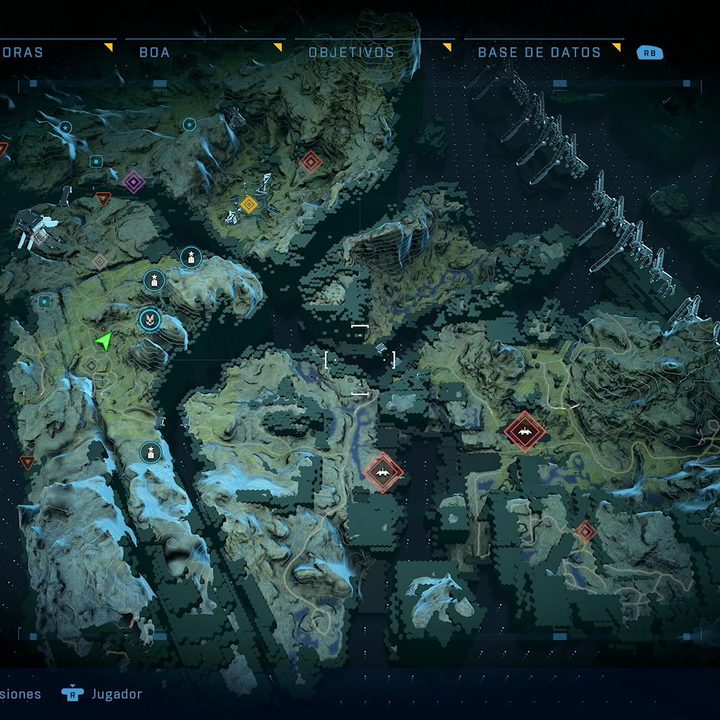Switch to the BOA tab
The width and height of the screenshot is (720, 720).
pyautogui.click(x=155, y=52)
